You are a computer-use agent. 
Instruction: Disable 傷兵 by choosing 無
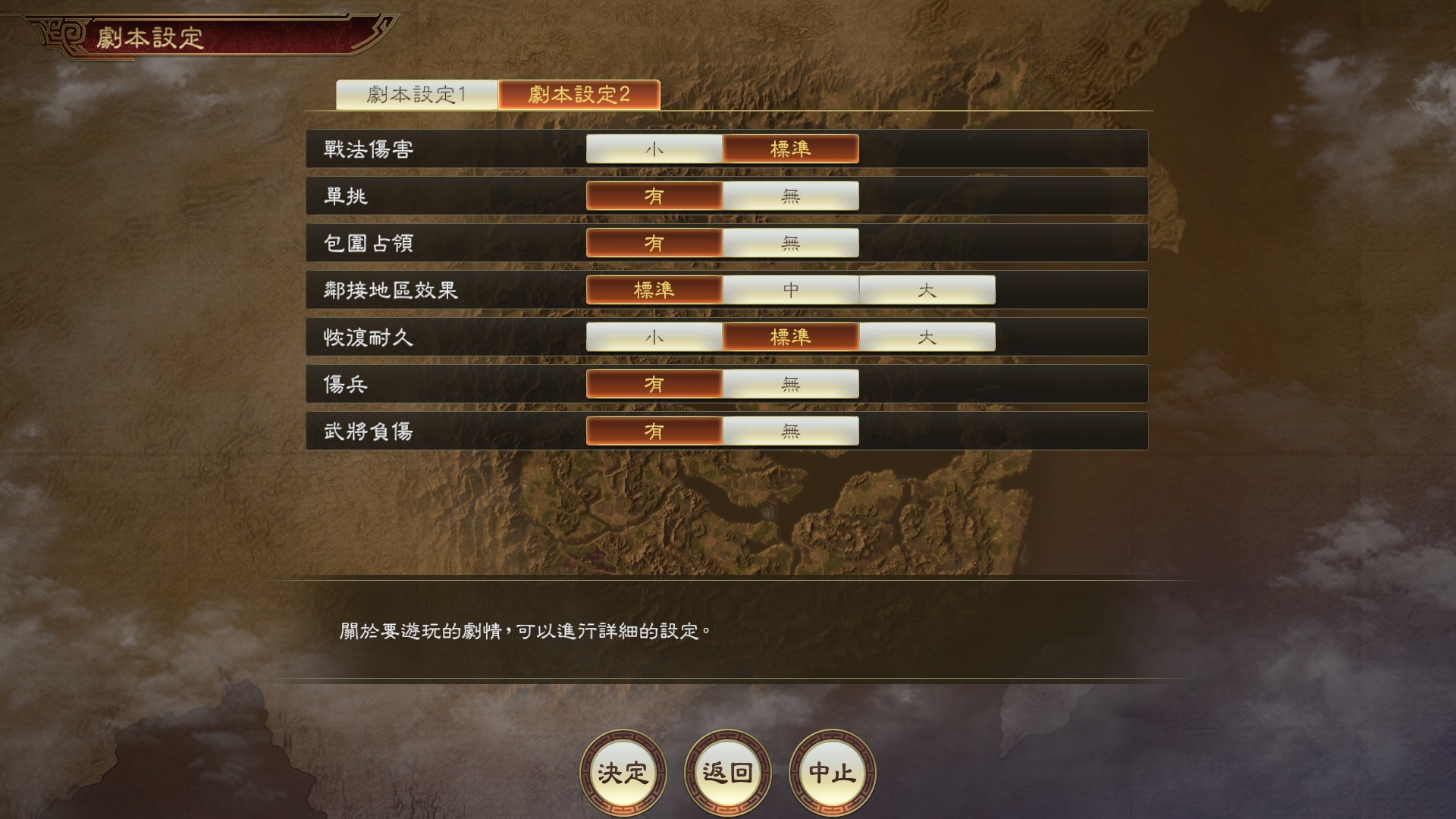[790, 384]
